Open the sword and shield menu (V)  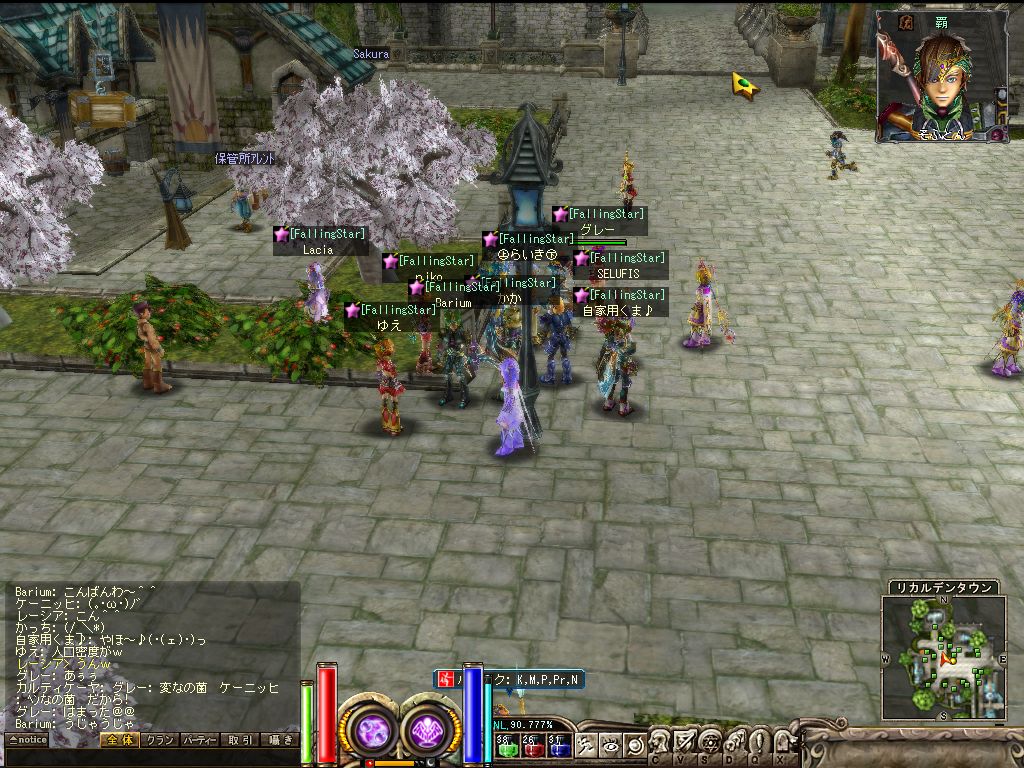pyautogui.click(x=685, y=742)
